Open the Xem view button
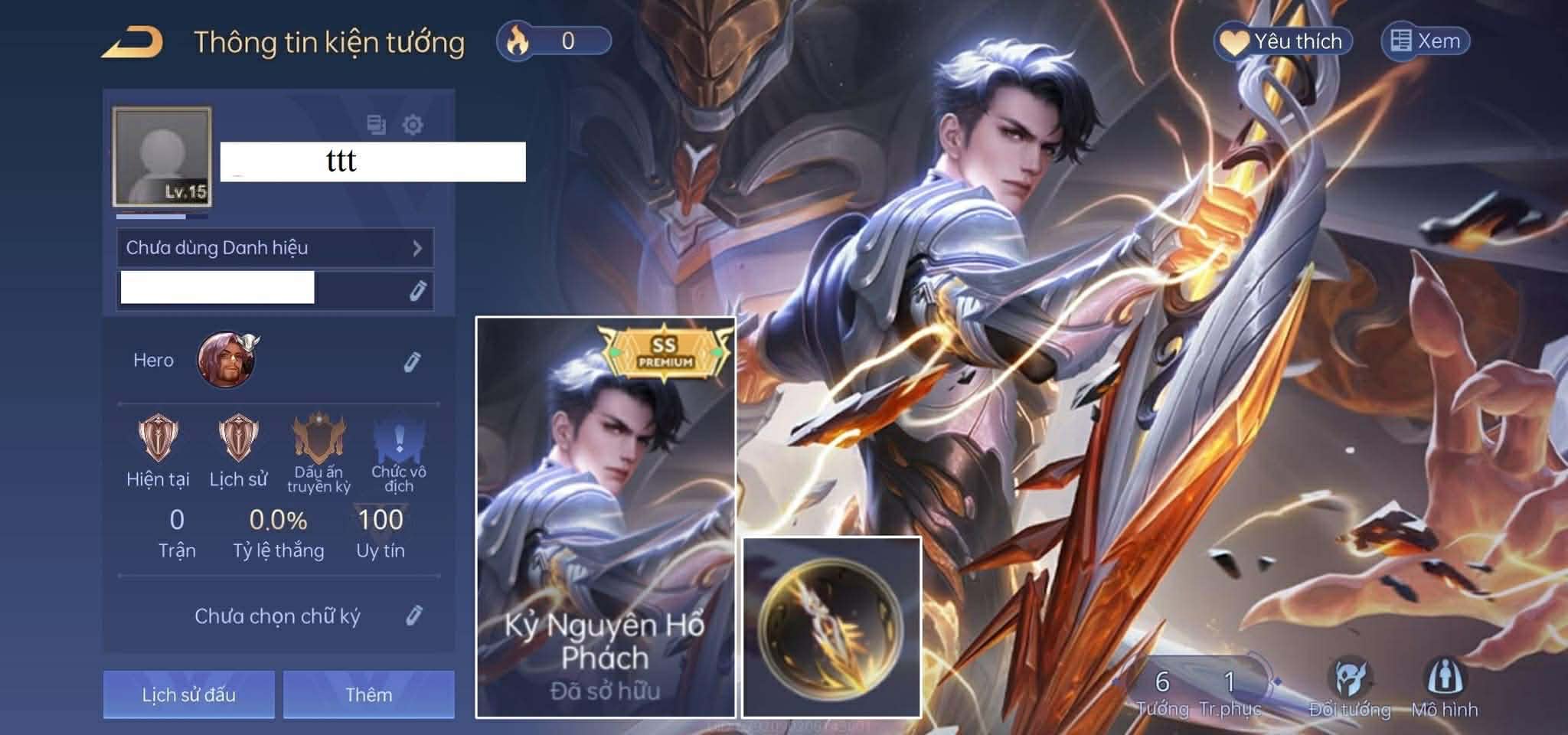 coord(1426,41)
